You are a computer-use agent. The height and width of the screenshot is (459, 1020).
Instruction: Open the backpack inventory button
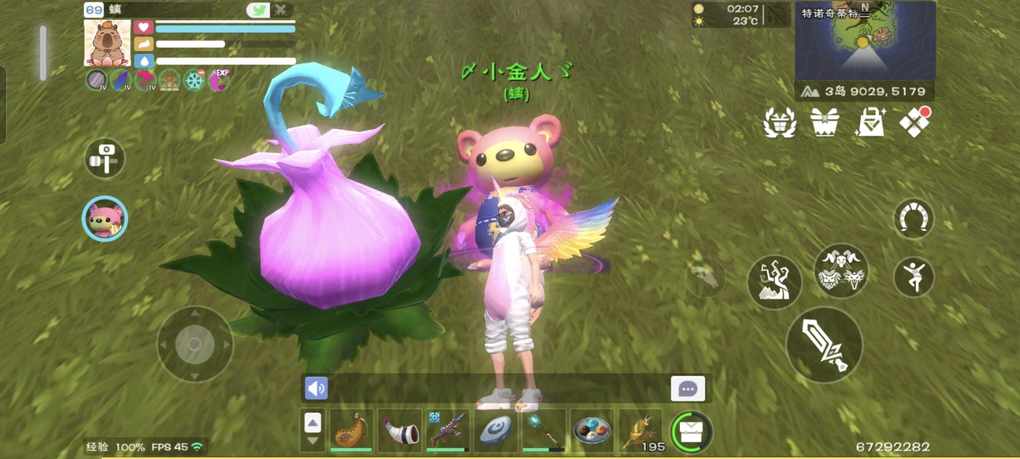tap(691, 430)
